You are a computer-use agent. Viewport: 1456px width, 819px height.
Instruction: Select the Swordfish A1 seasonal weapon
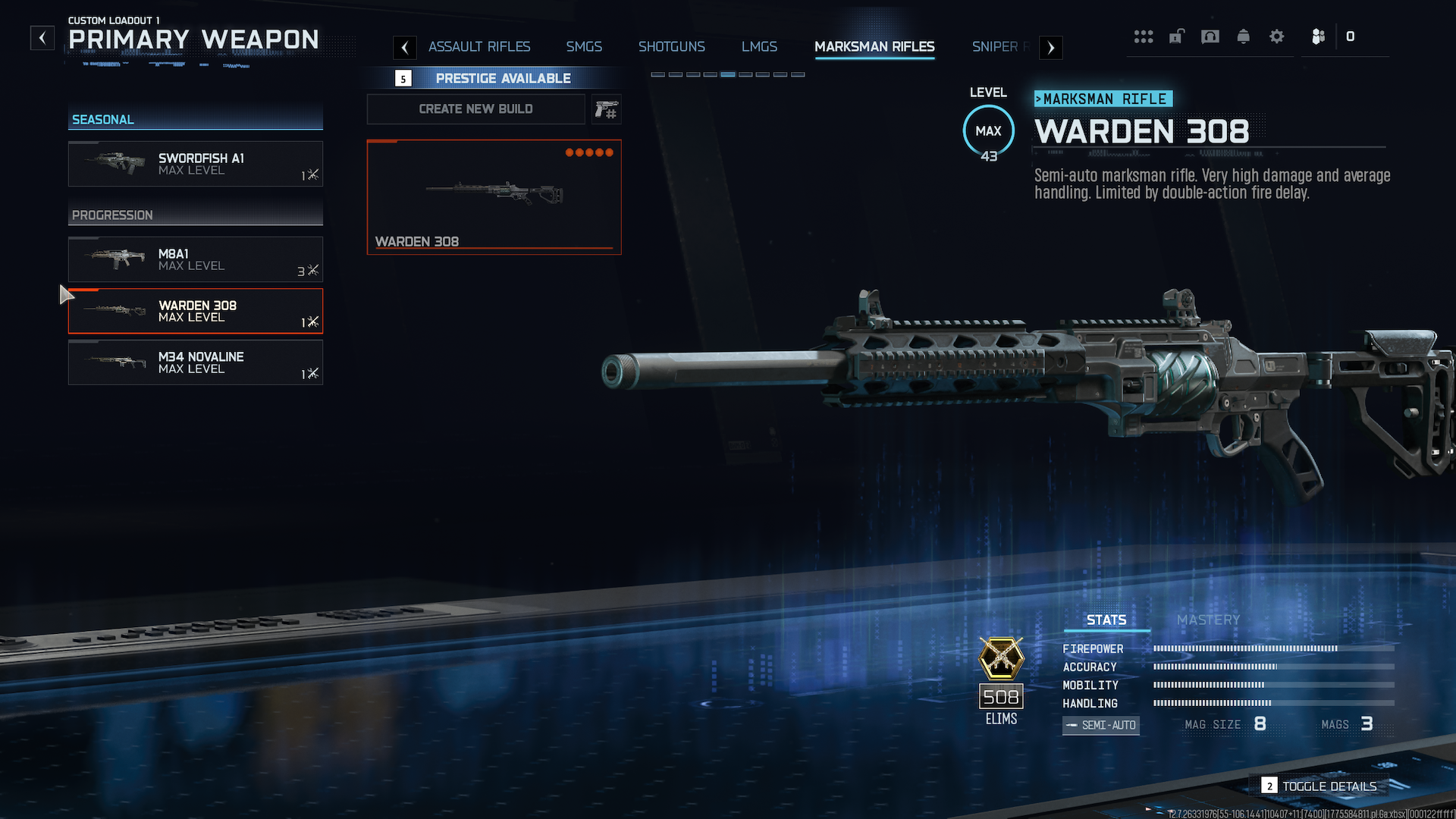click(196, 164)
